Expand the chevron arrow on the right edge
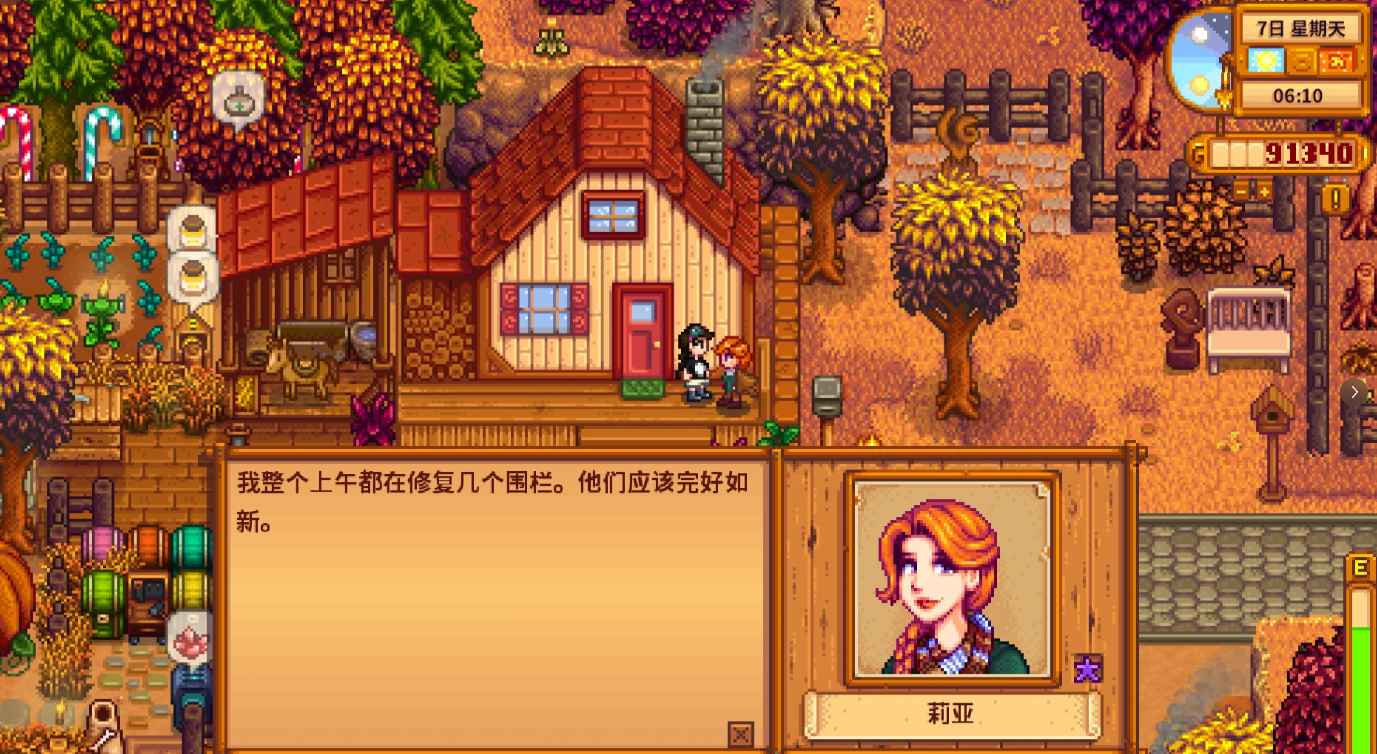The image size is (1377, 754). [1353, 391]
